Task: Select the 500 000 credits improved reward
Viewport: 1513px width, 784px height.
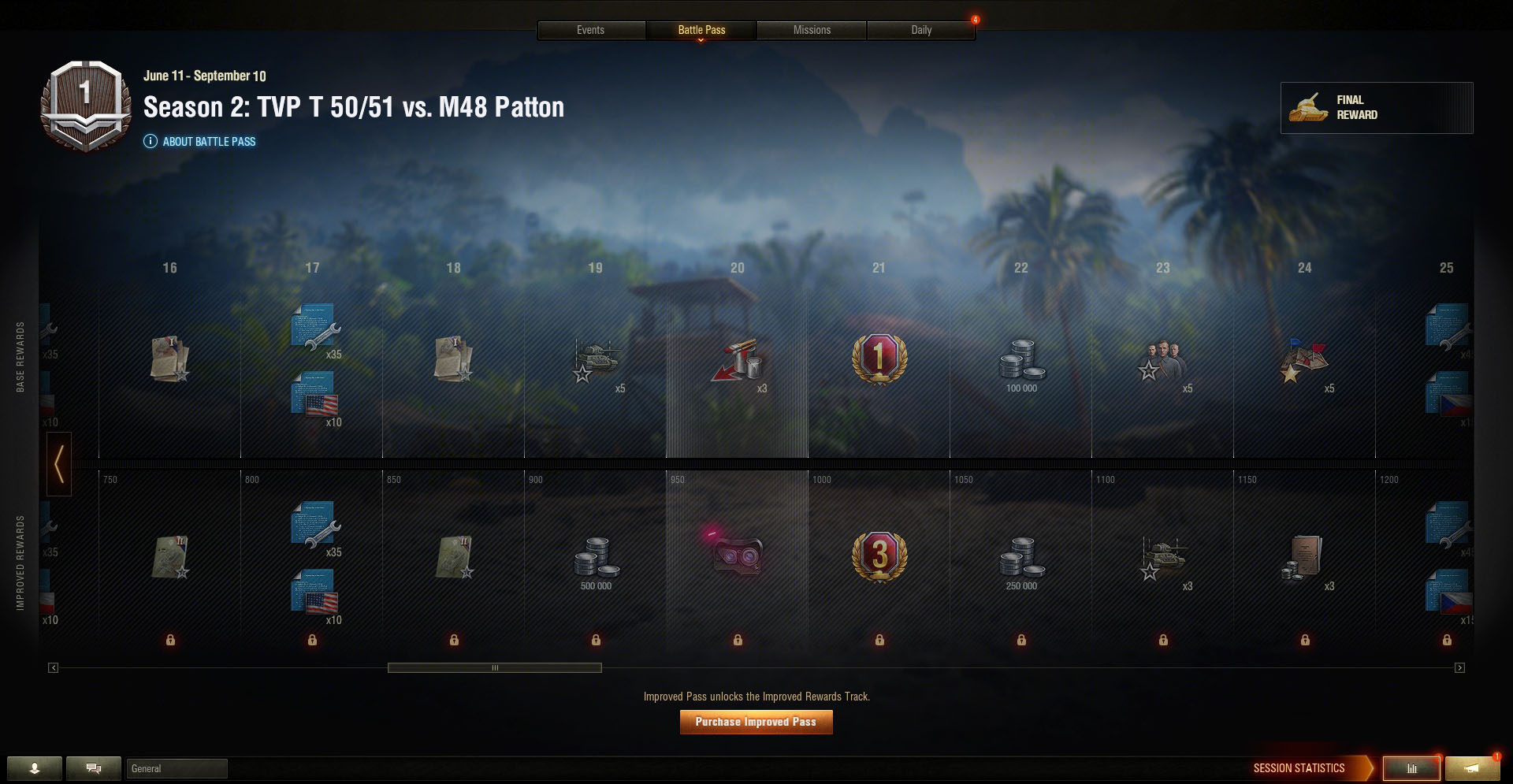Action: [x=596, y=561]
